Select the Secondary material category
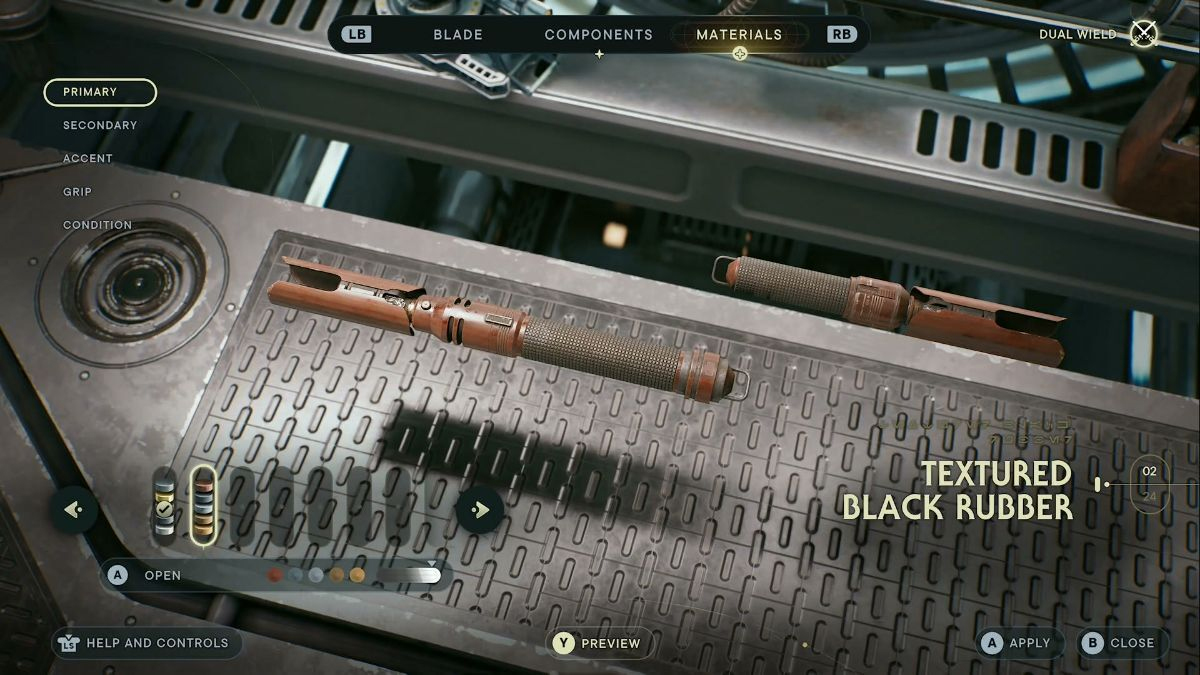This screenshot has width=1200, height=675. (100, 125)
